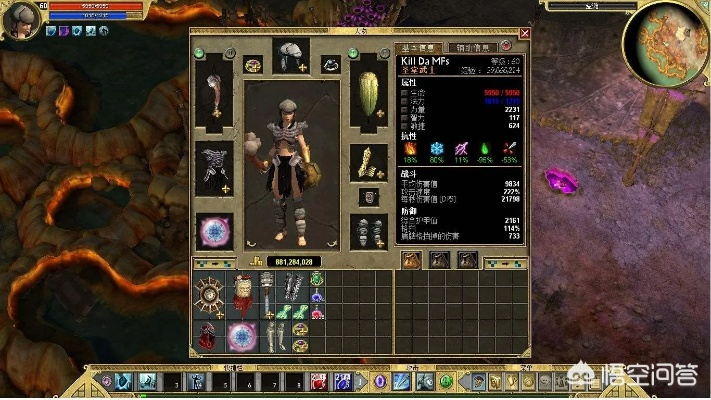Viewport: 711px width, 400px height.
Task: Select the glowing pink artifact slot
Action: click(214, 231)
